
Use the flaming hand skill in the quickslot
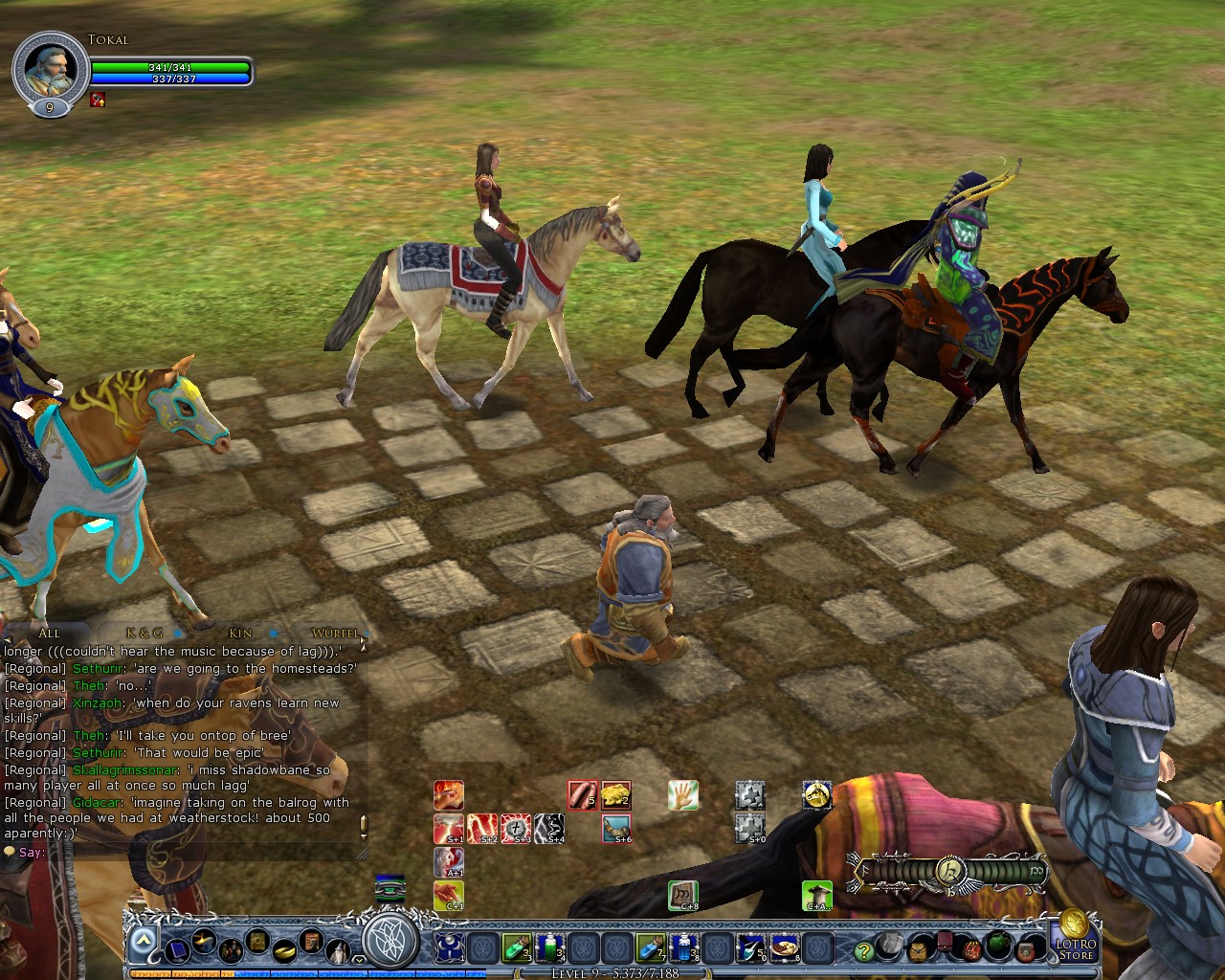(x=449, y=794)
